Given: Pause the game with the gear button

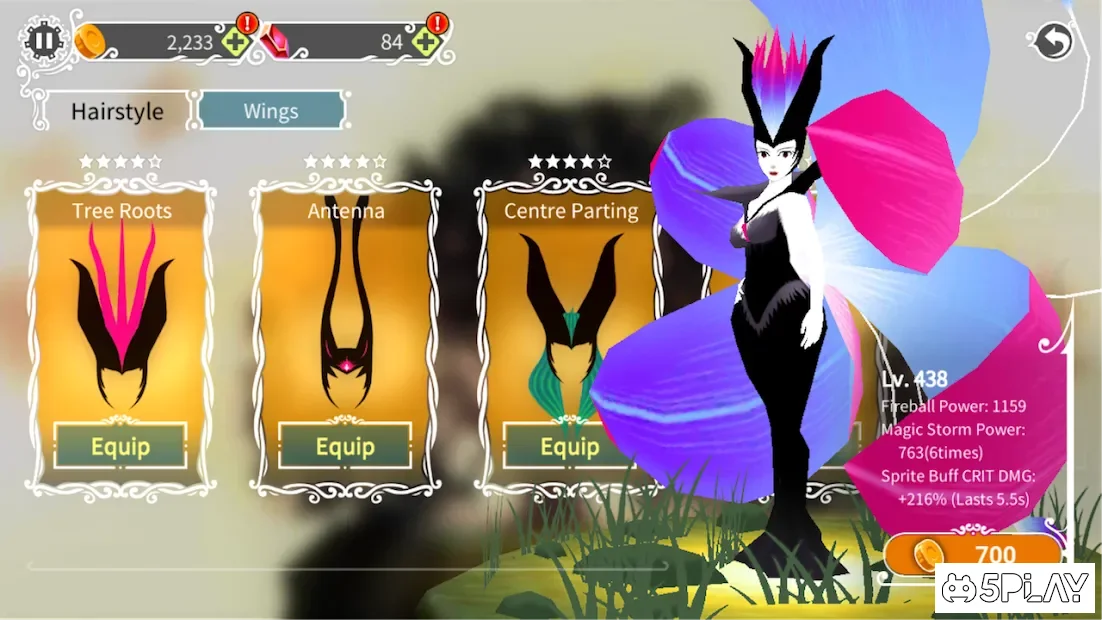Looking at the screenshot, I should coord(43,41).
